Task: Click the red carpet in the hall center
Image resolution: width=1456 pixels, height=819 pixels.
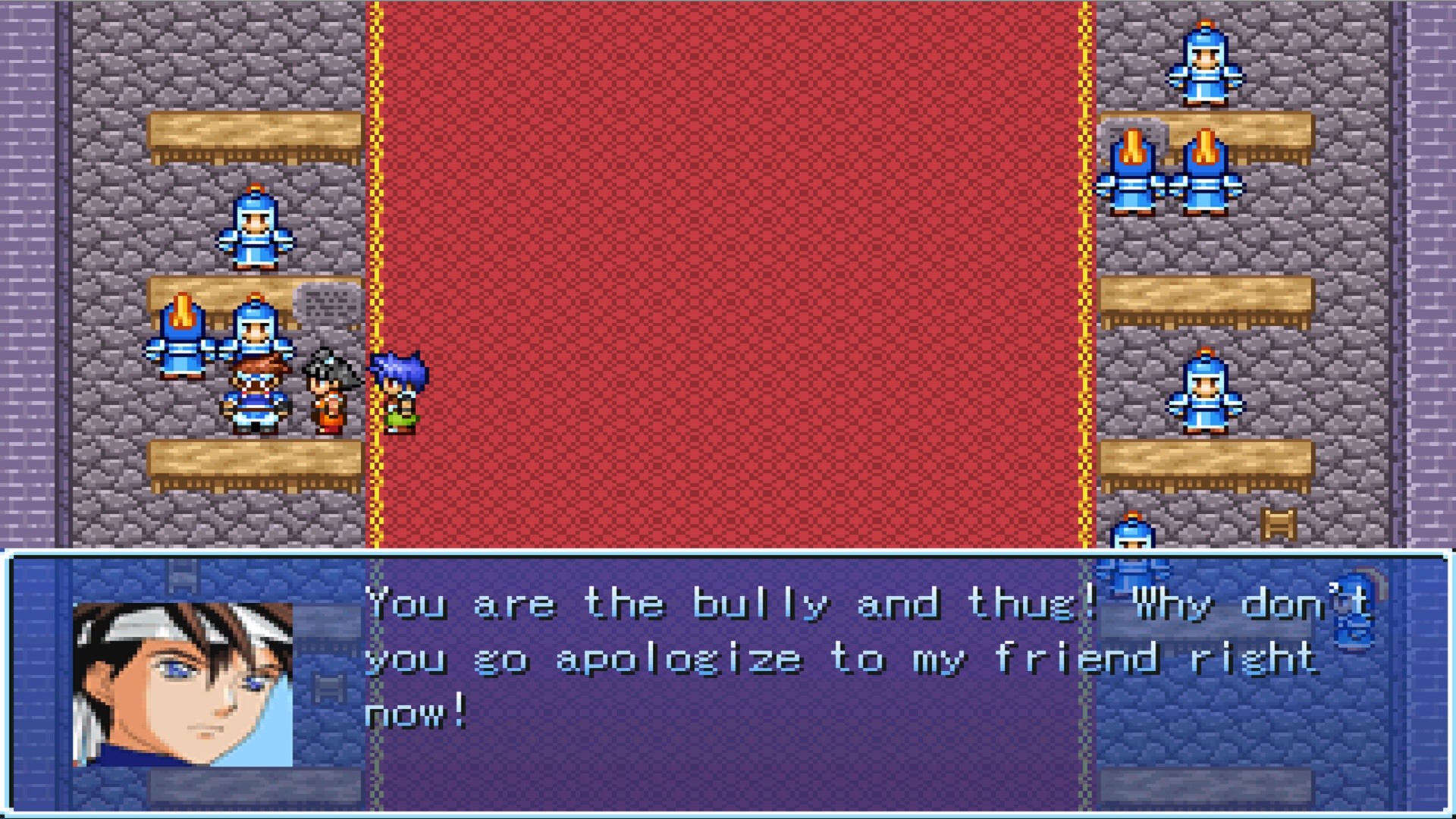Action: click(x=728, y=265)
